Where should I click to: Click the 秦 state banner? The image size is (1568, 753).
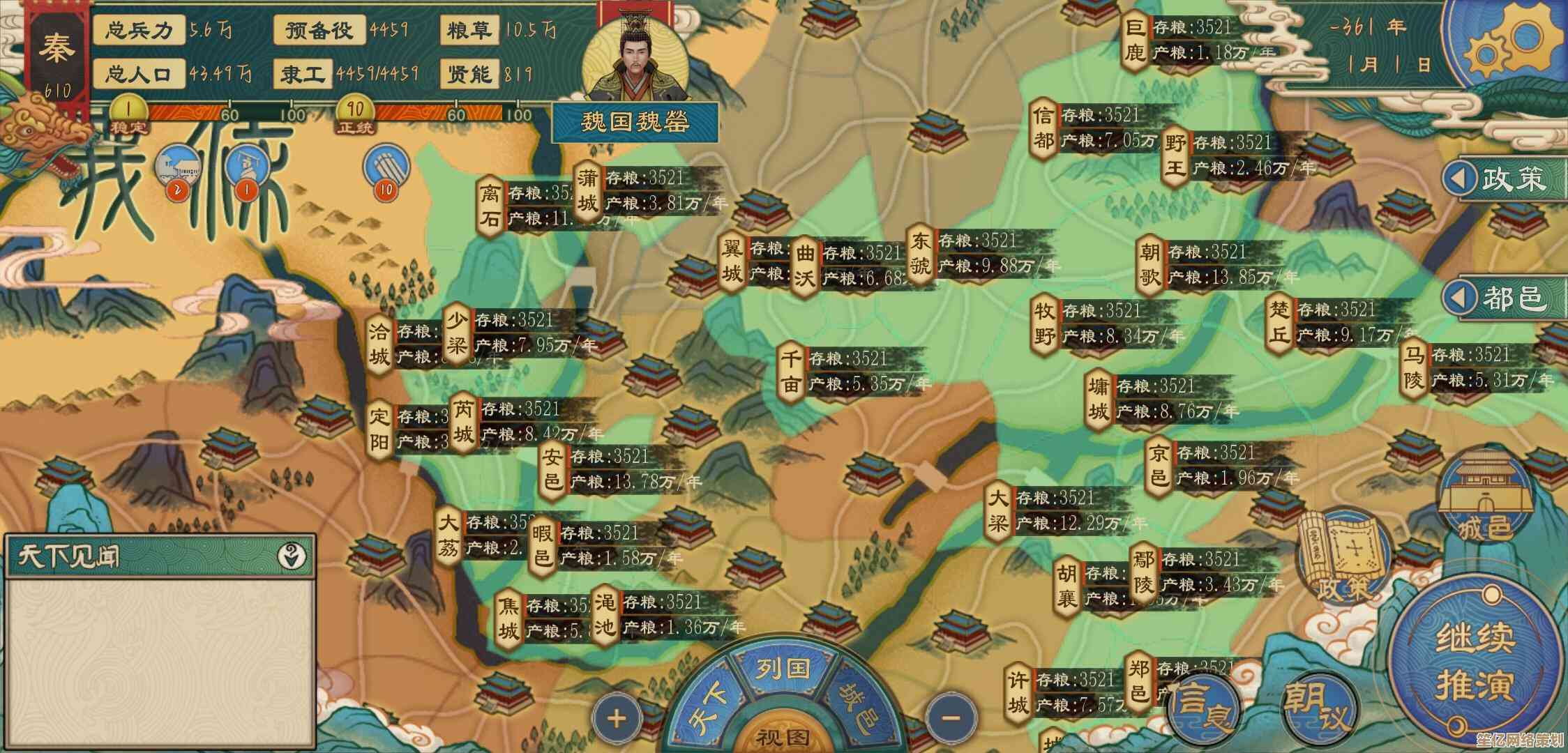click(x=56, y=52)
